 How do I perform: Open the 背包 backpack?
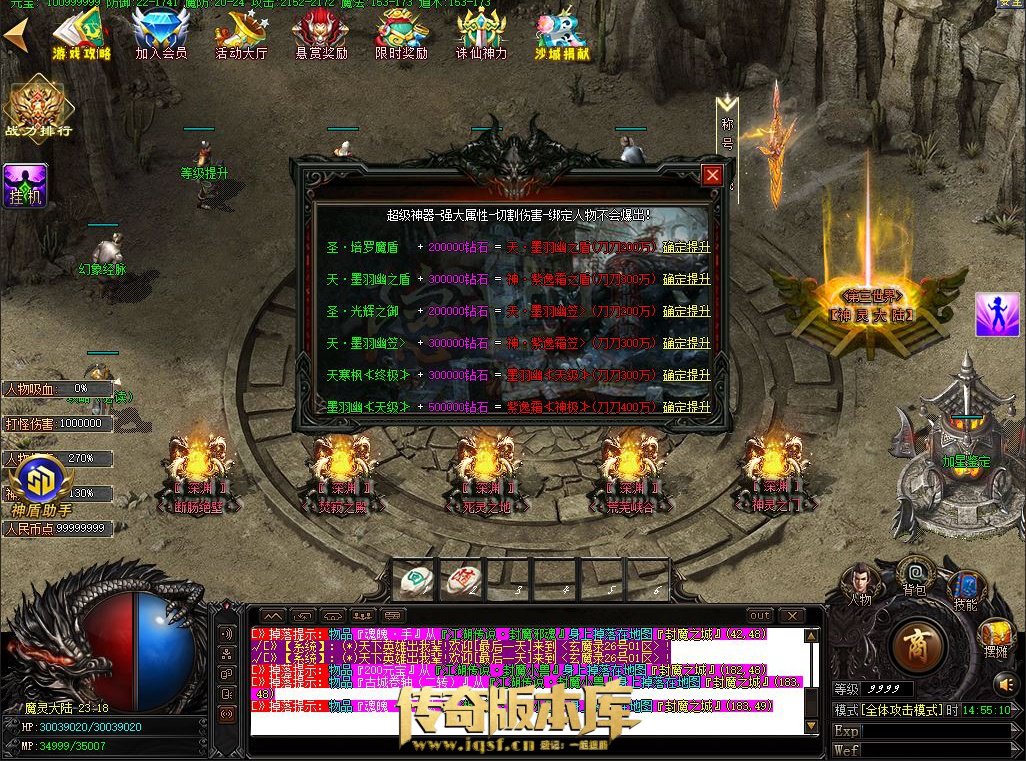coord(914,574)
